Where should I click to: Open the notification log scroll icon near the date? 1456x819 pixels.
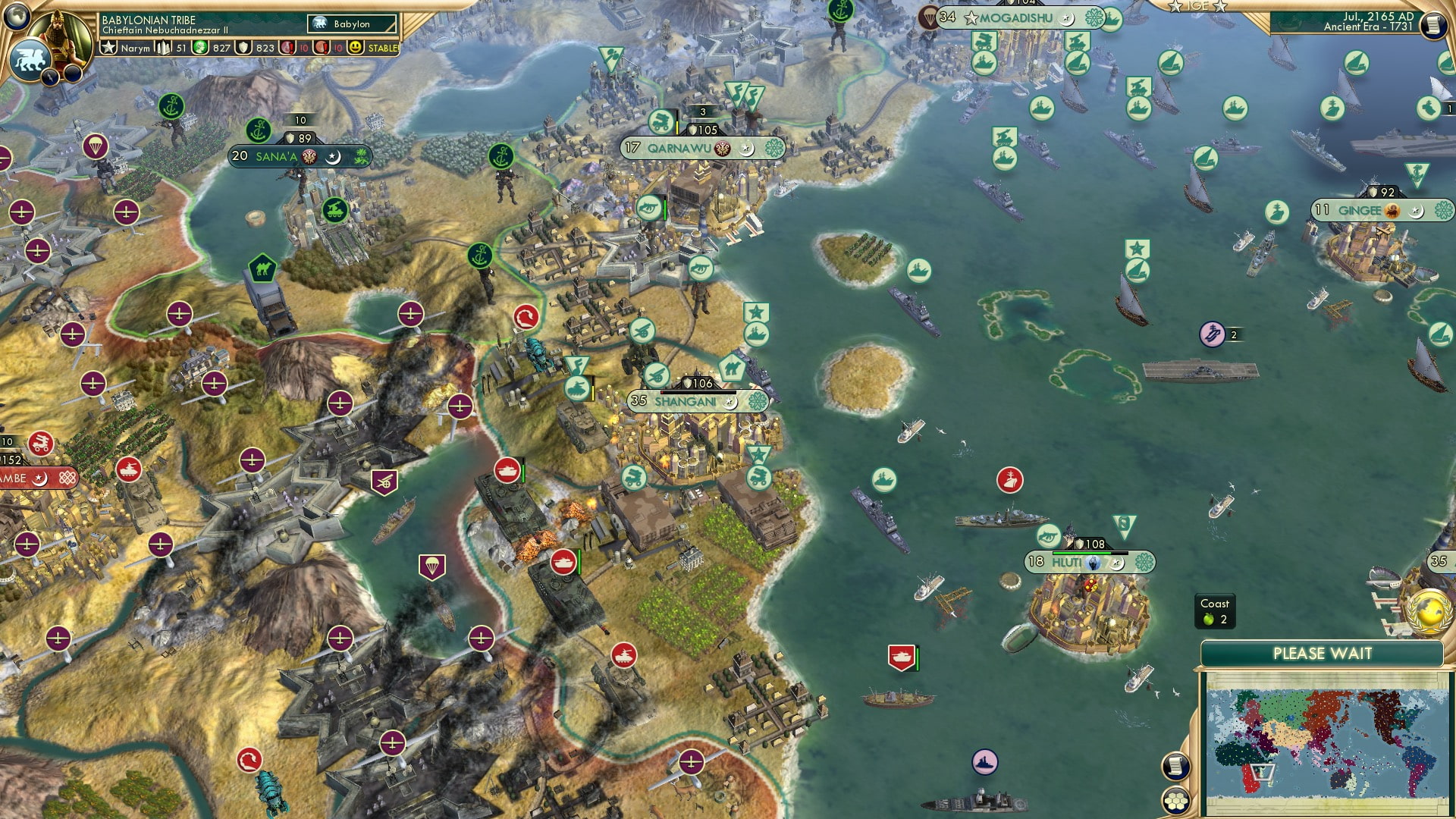click(1433, 25)
